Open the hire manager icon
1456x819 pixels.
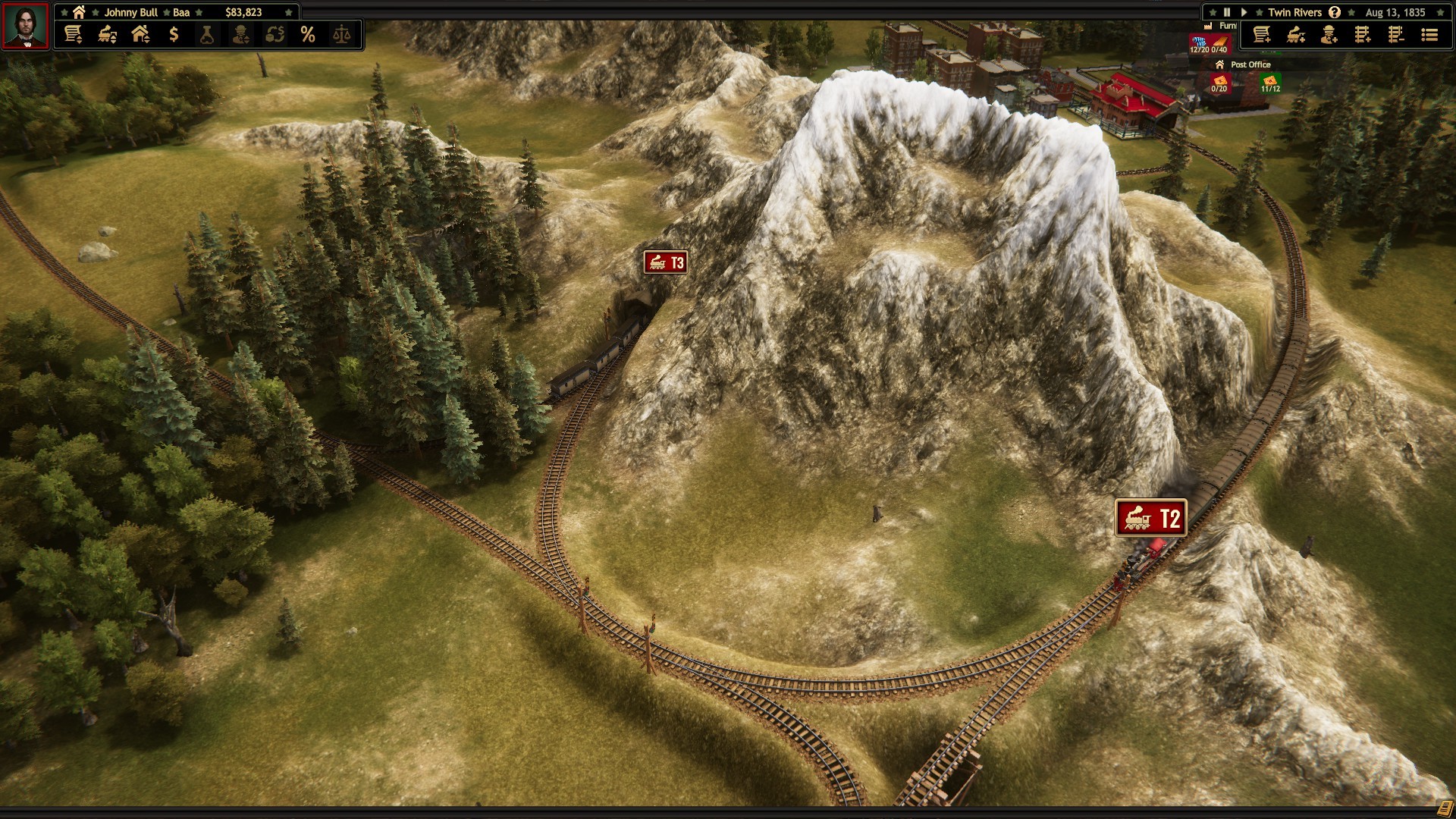pos(1329,34)
